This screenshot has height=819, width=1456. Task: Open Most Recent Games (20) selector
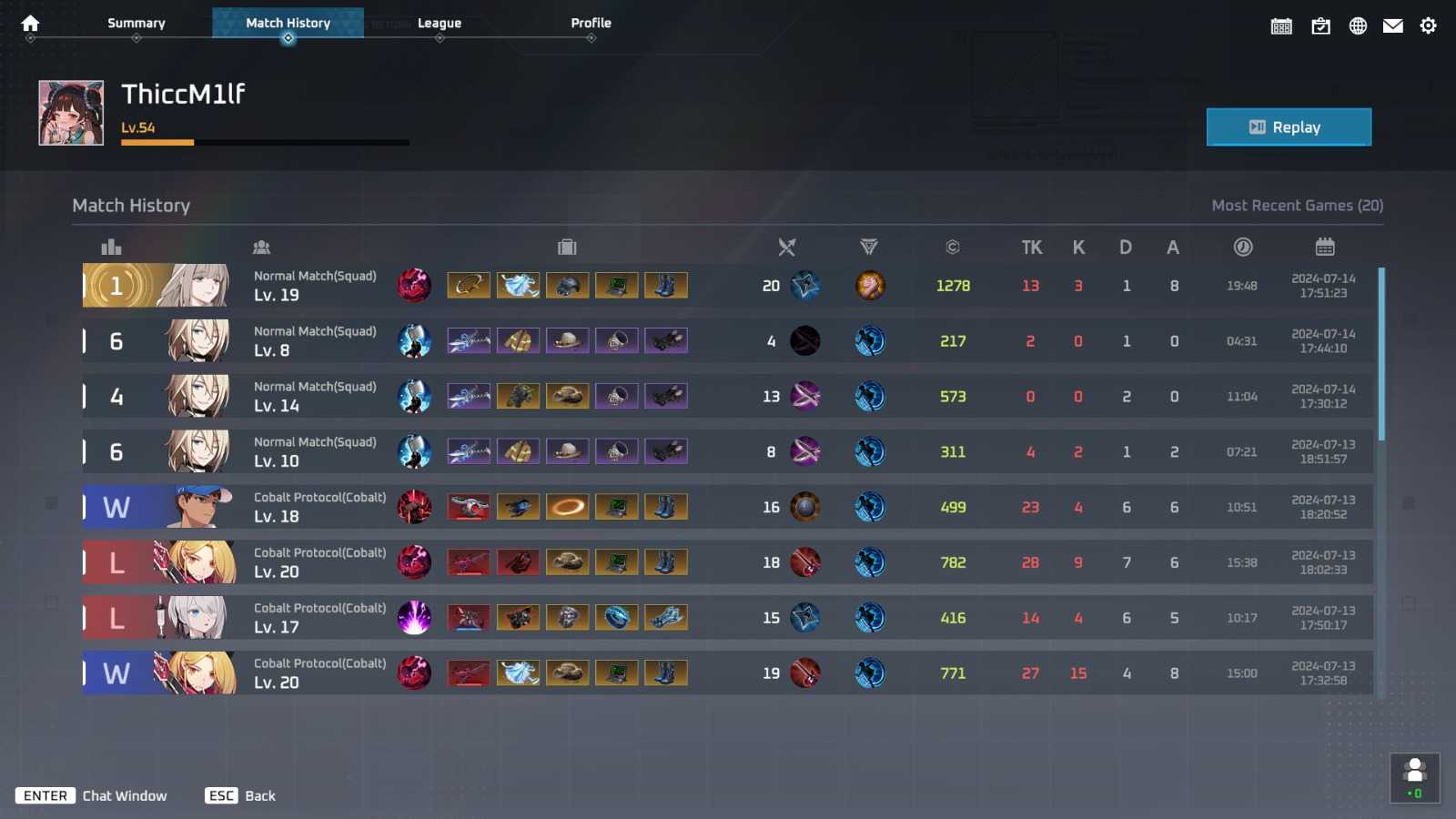click(1297, 205)
